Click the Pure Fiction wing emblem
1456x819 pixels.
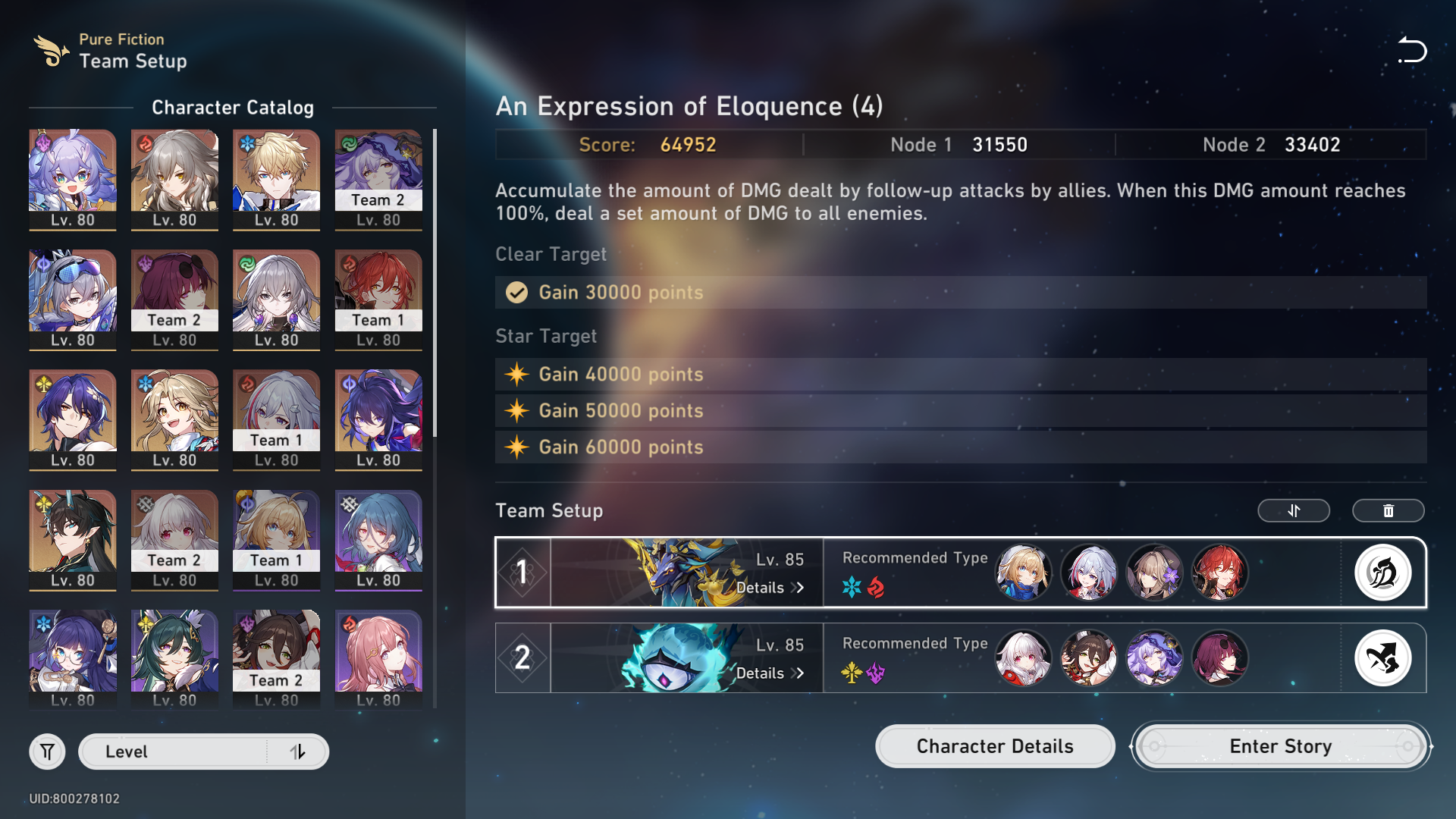click(x=49, y=50)
